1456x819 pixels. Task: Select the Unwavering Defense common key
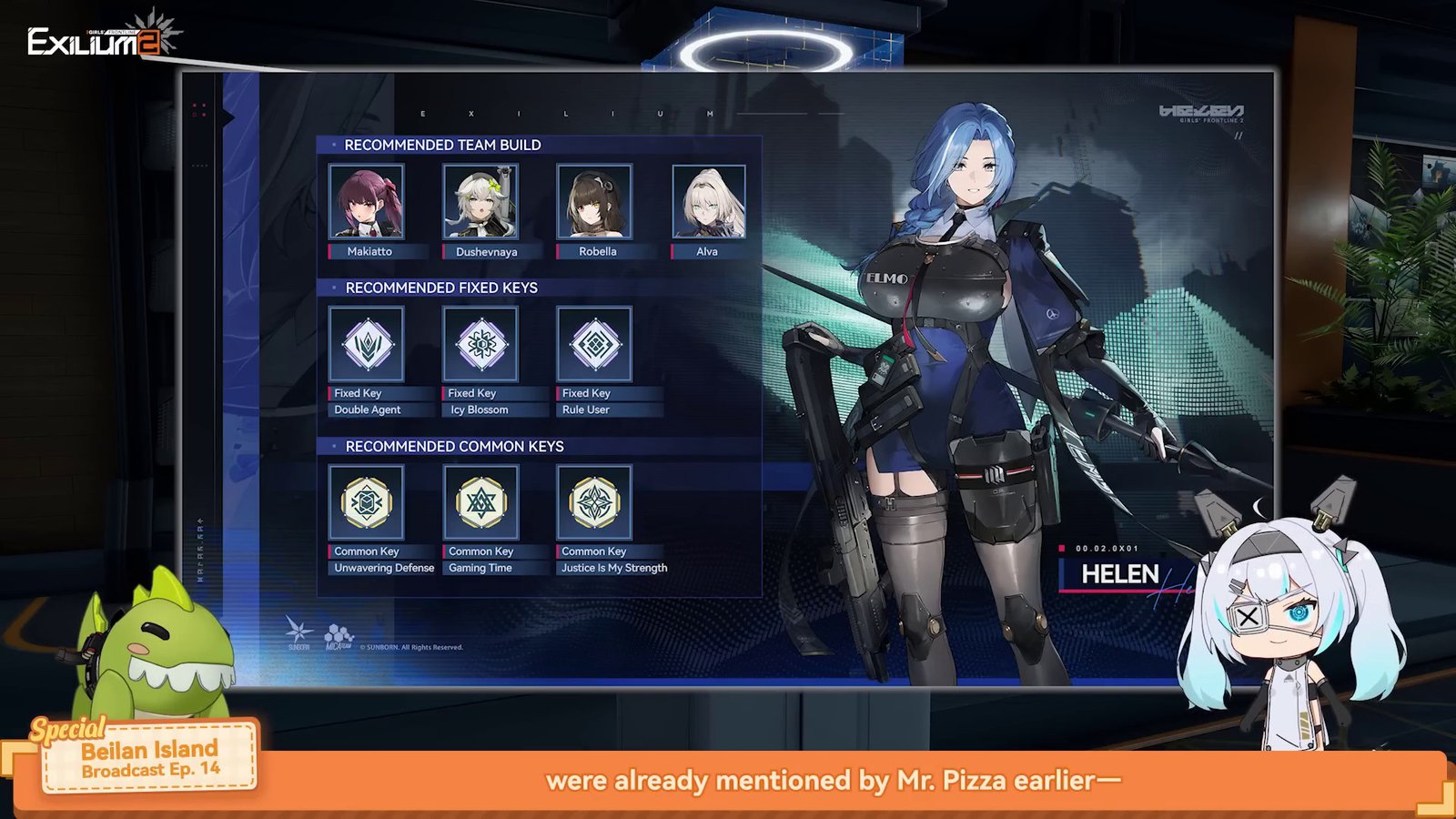tap(366, 502)
